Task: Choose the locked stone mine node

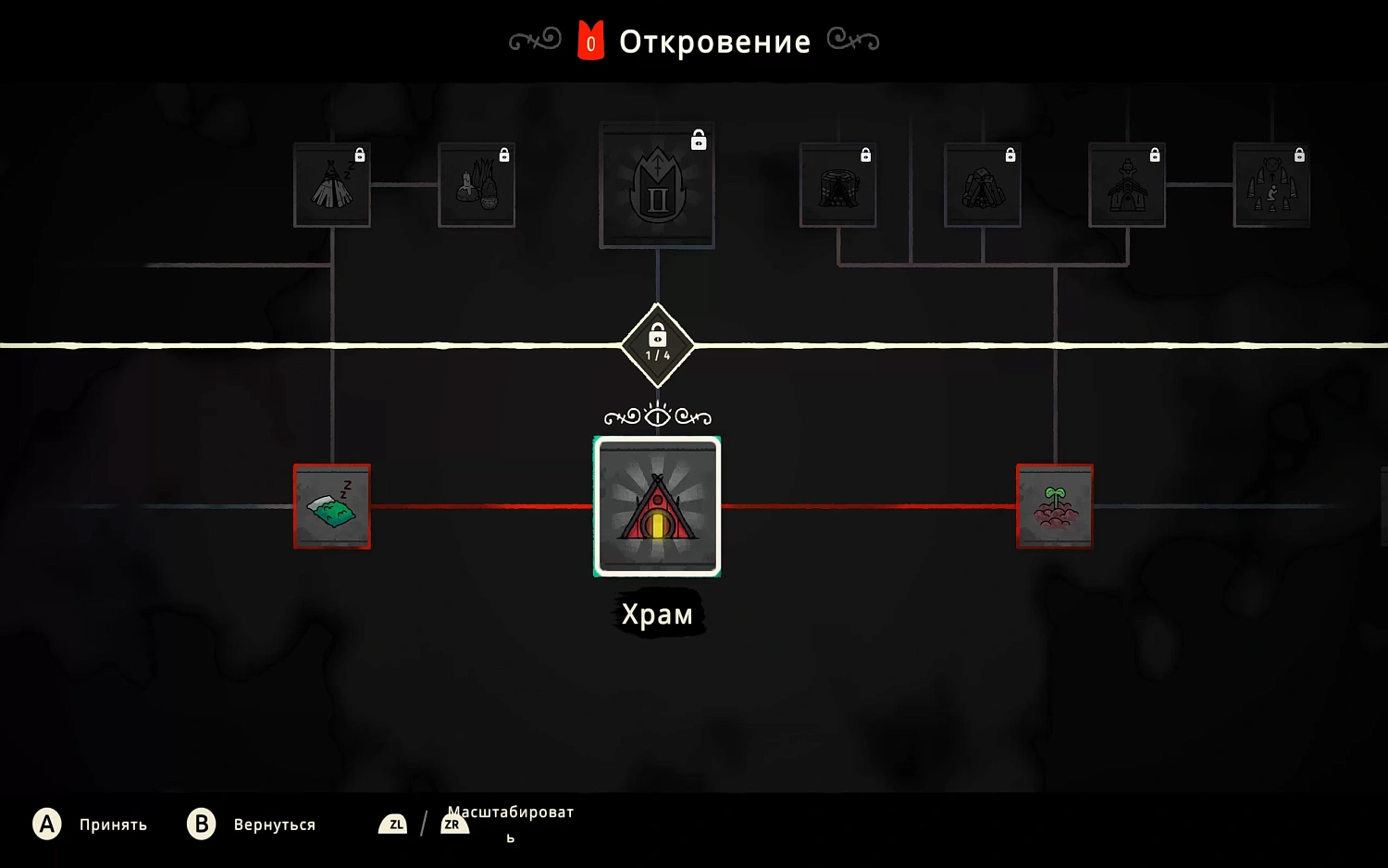Action: [x=983, y=185]
